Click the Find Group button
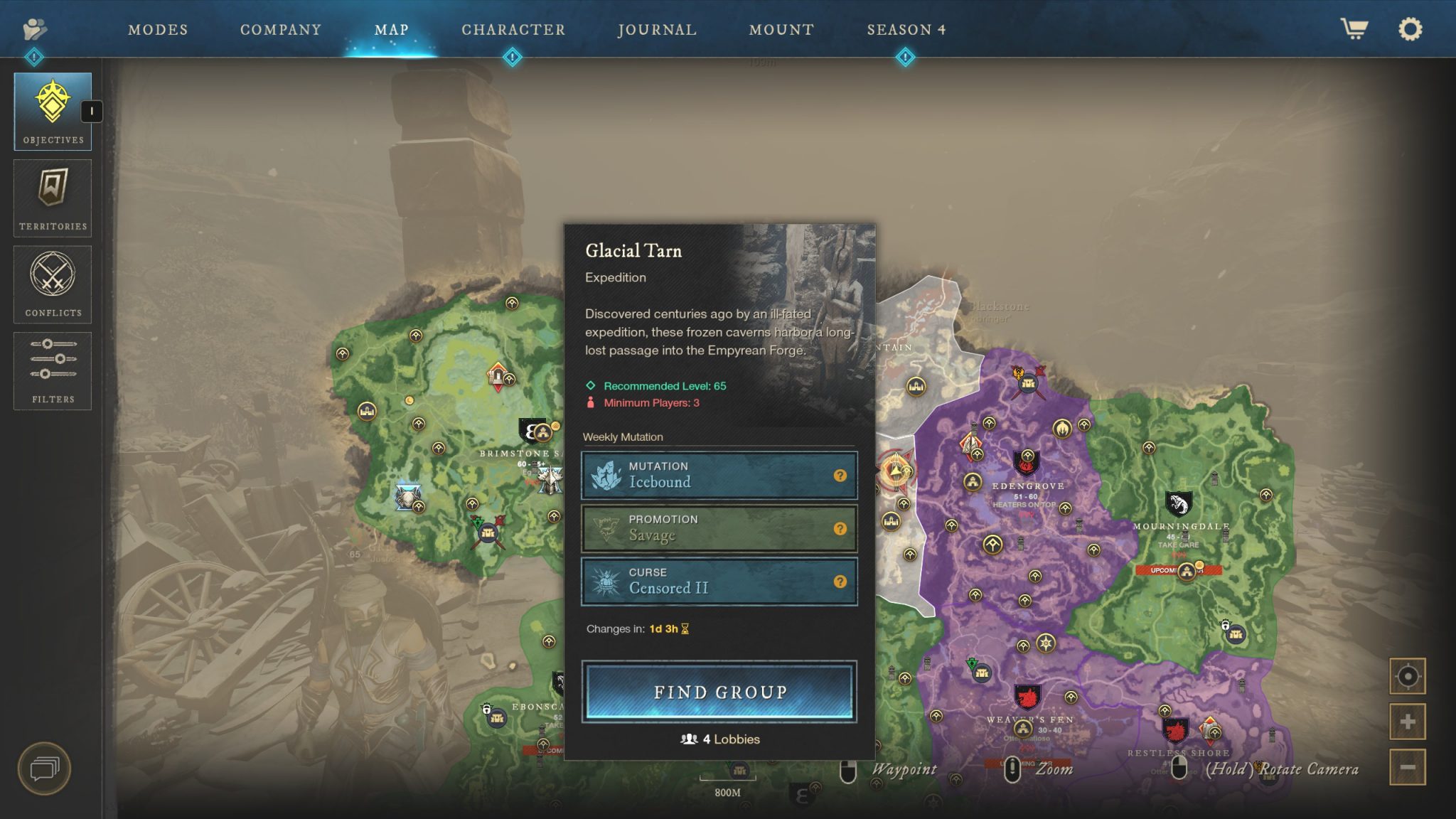This screenshot has height=819, width=1456. (719, 691)
